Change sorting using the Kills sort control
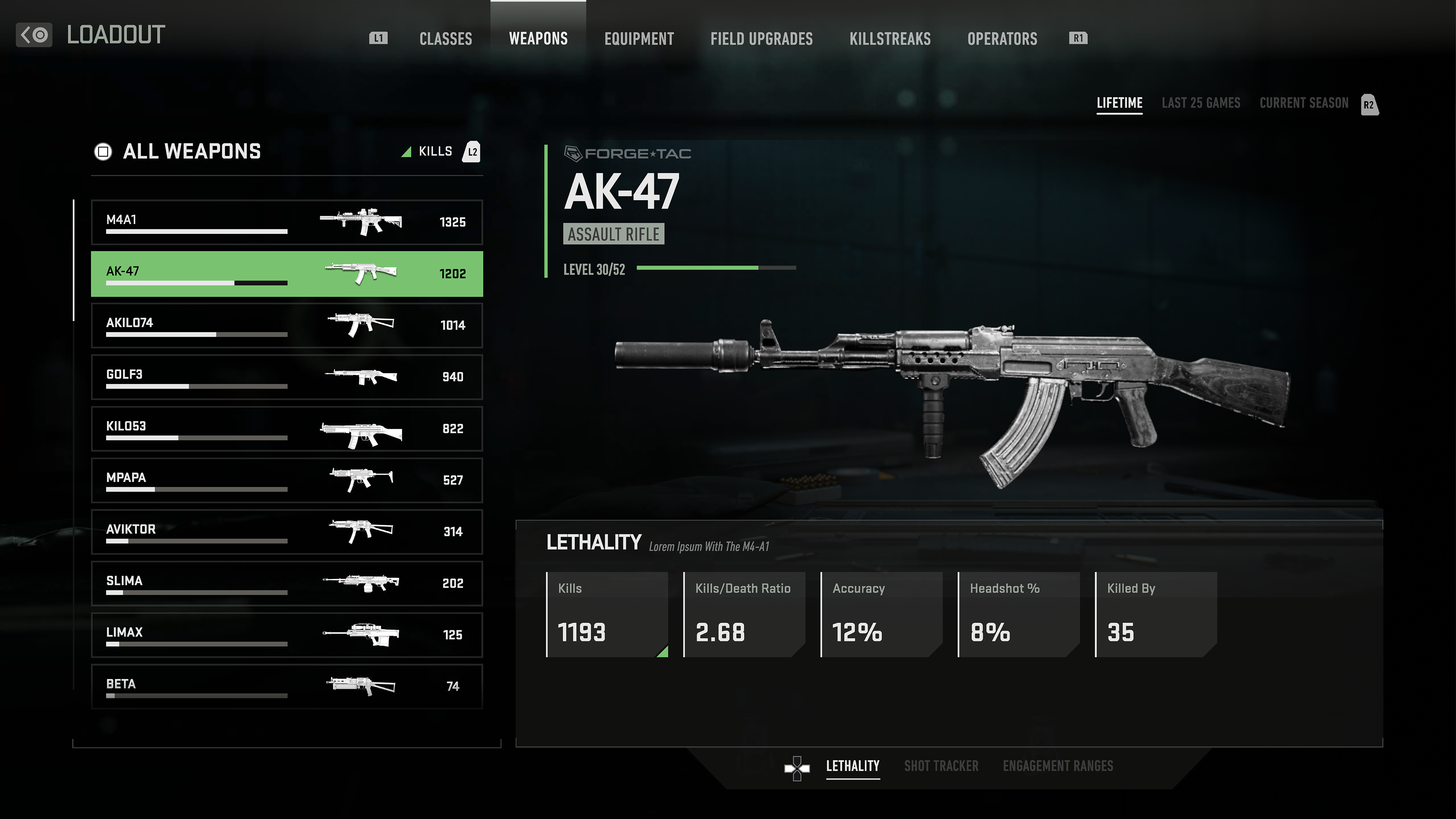1456x819 pixels. coord(435,152)
